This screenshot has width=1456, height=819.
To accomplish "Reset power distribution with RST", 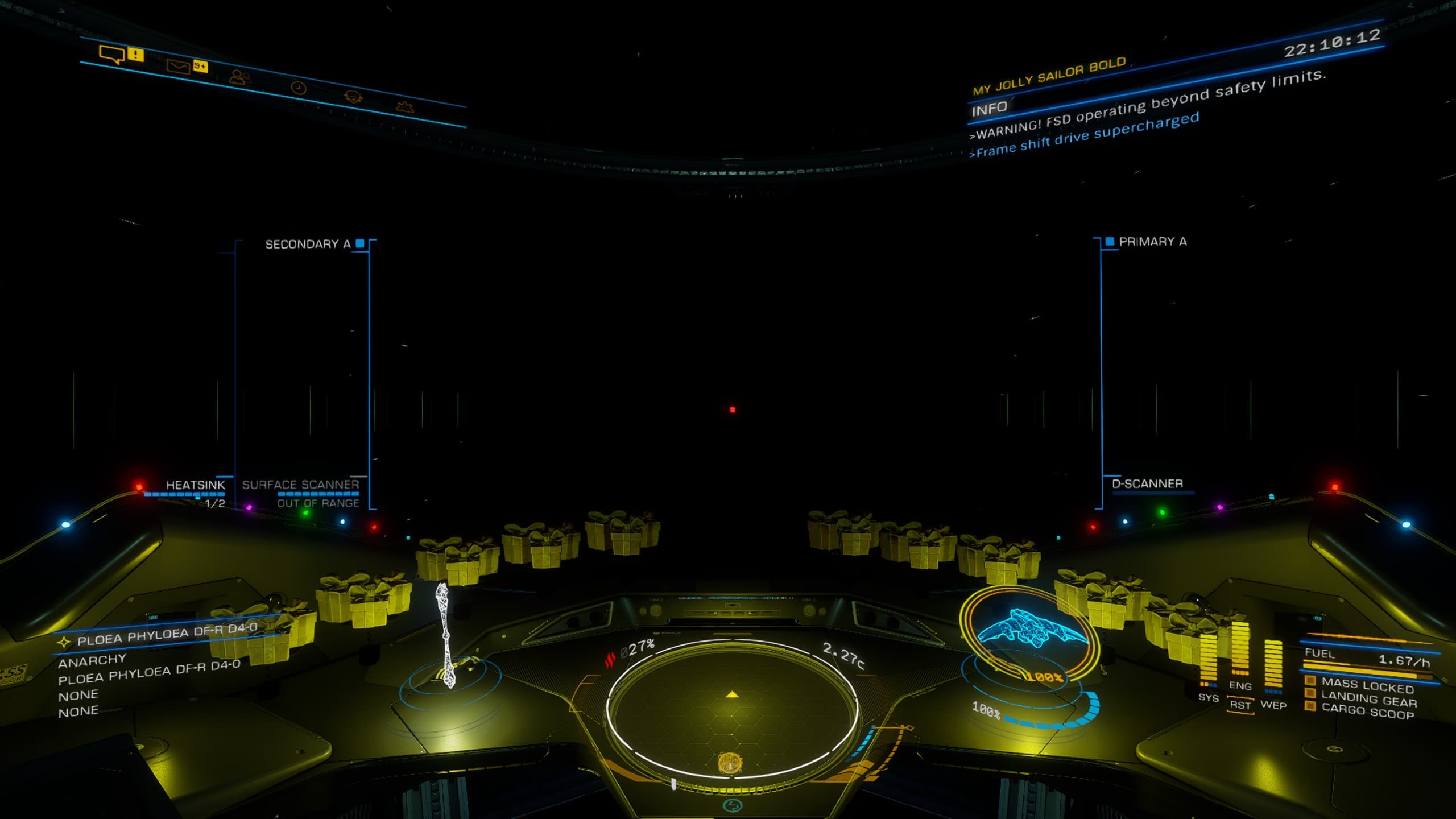I will 1240,705.
